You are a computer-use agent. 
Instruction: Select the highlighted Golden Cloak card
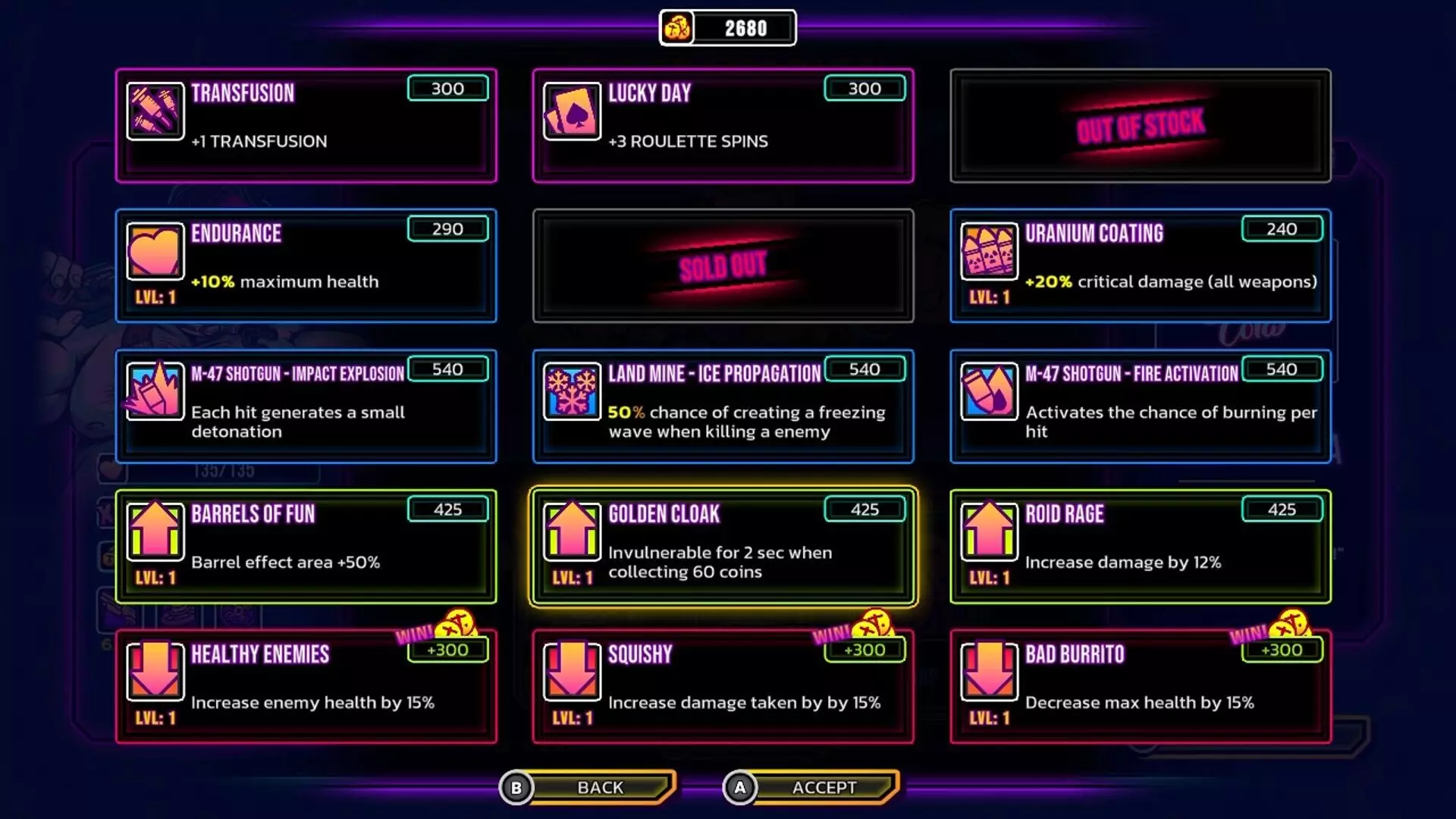(x=723, y=546)
